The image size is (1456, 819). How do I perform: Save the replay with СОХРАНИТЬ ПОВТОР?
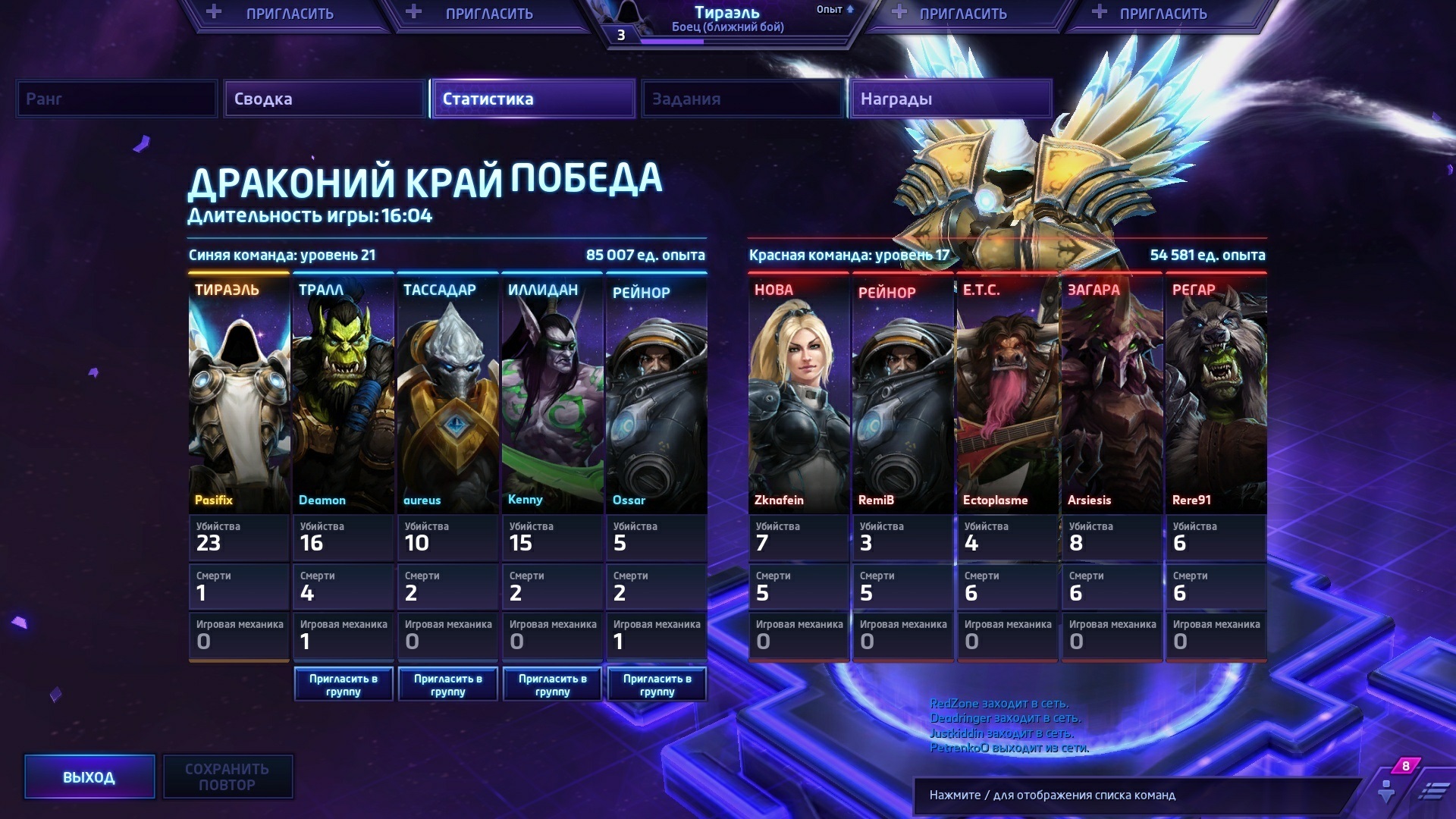tap(227, 777)
